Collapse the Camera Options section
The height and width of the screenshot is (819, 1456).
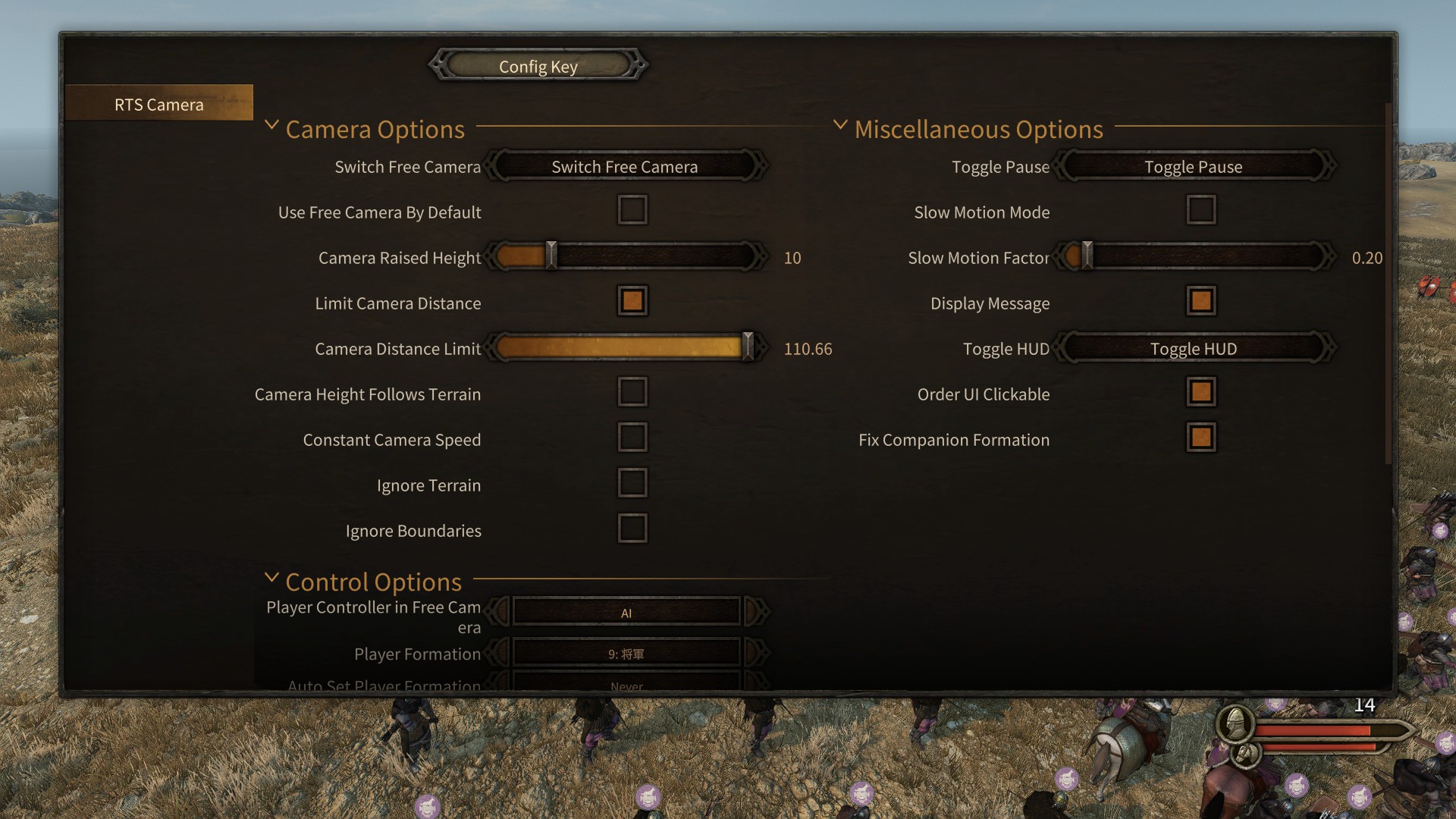(x=271, y=125)
